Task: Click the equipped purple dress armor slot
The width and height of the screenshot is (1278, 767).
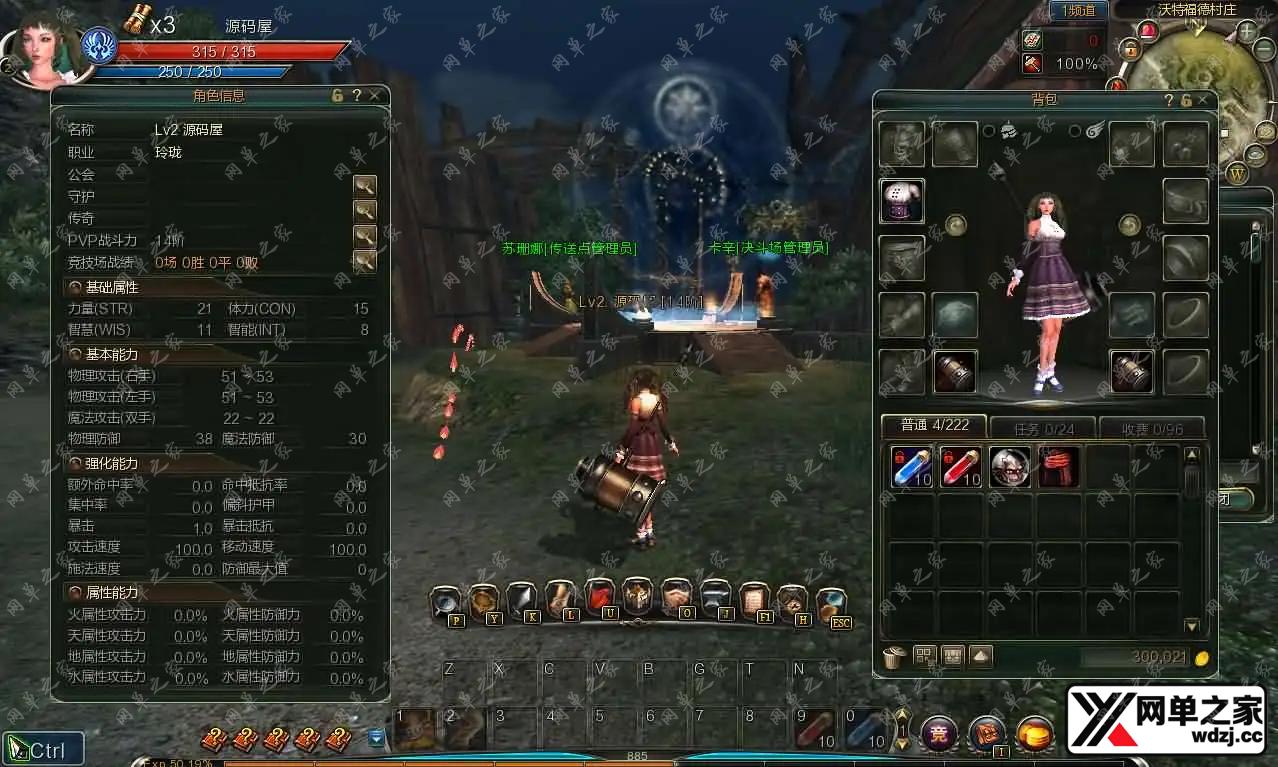Action: (x=902, y=201)
